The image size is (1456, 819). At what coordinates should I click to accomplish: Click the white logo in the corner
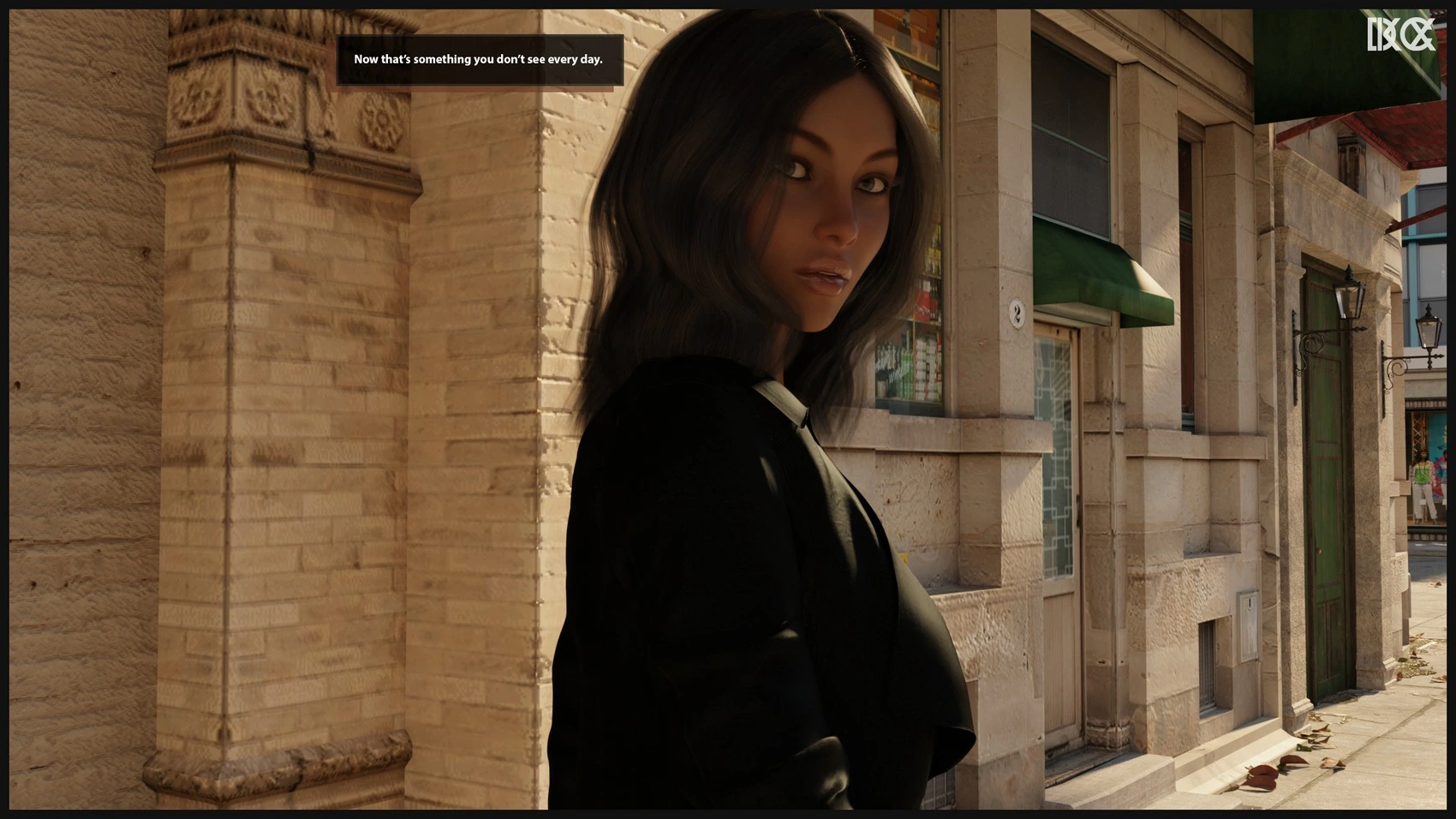click(1400, 34)
